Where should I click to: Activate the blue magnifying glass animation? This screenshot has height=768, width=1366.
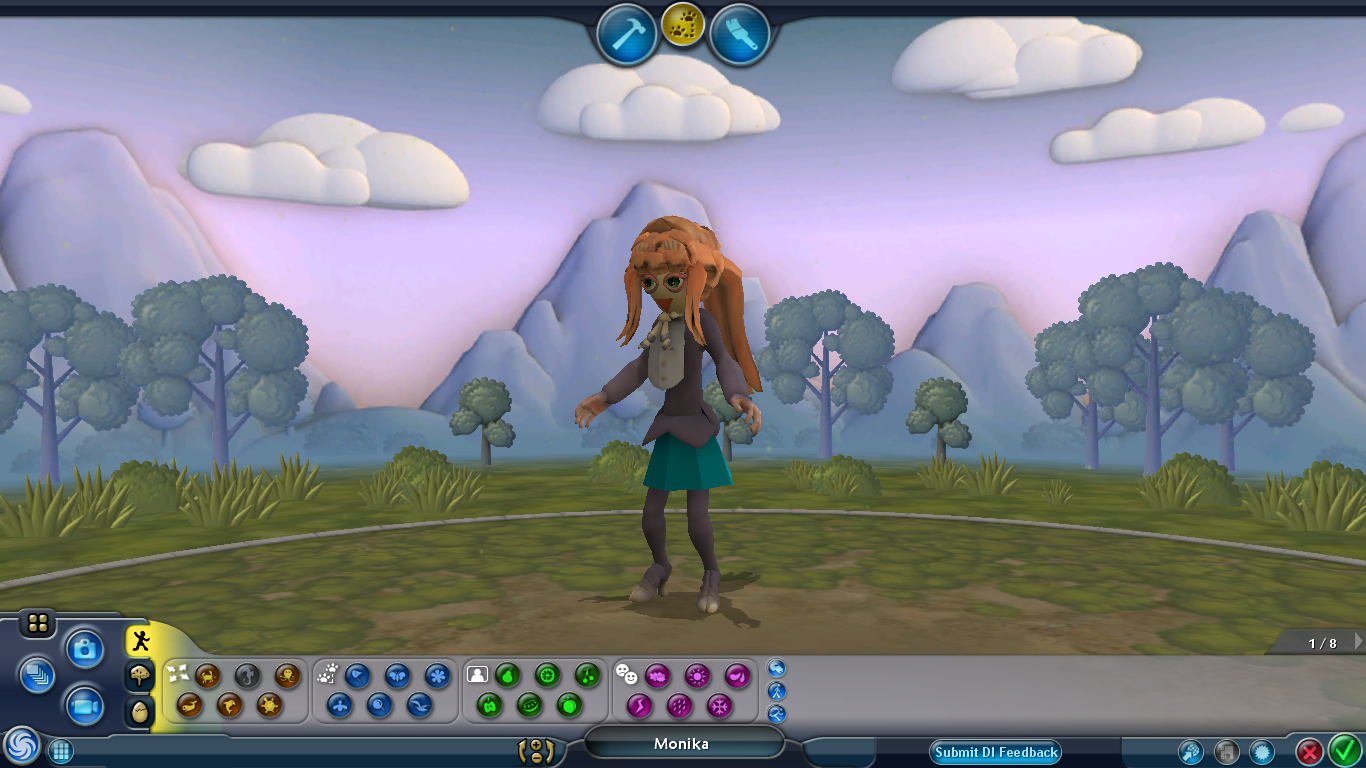coord(379,706)
